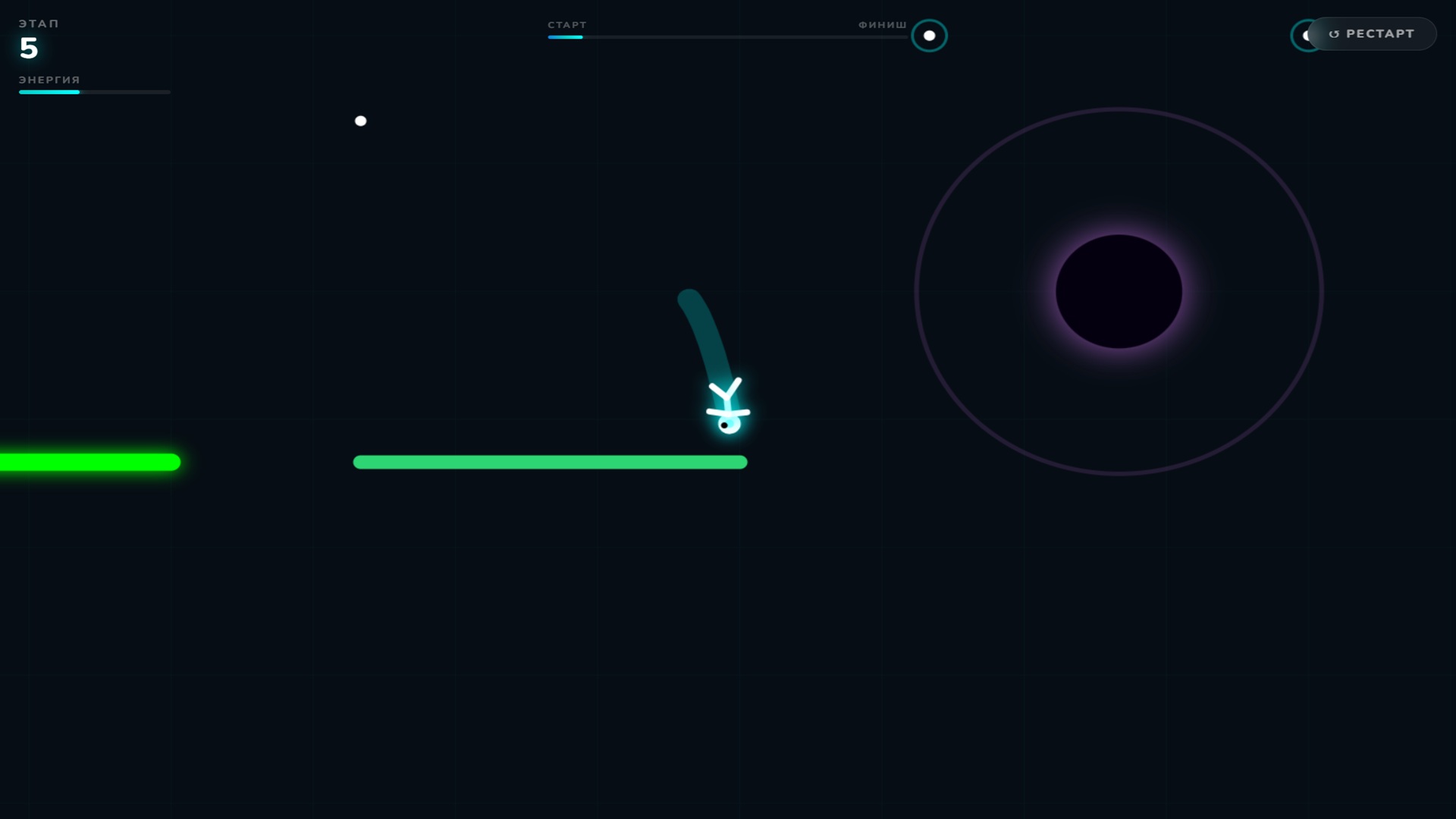Click the small white collectible dot
Viewport: 1456px width, 819px height.
(361, 120)
